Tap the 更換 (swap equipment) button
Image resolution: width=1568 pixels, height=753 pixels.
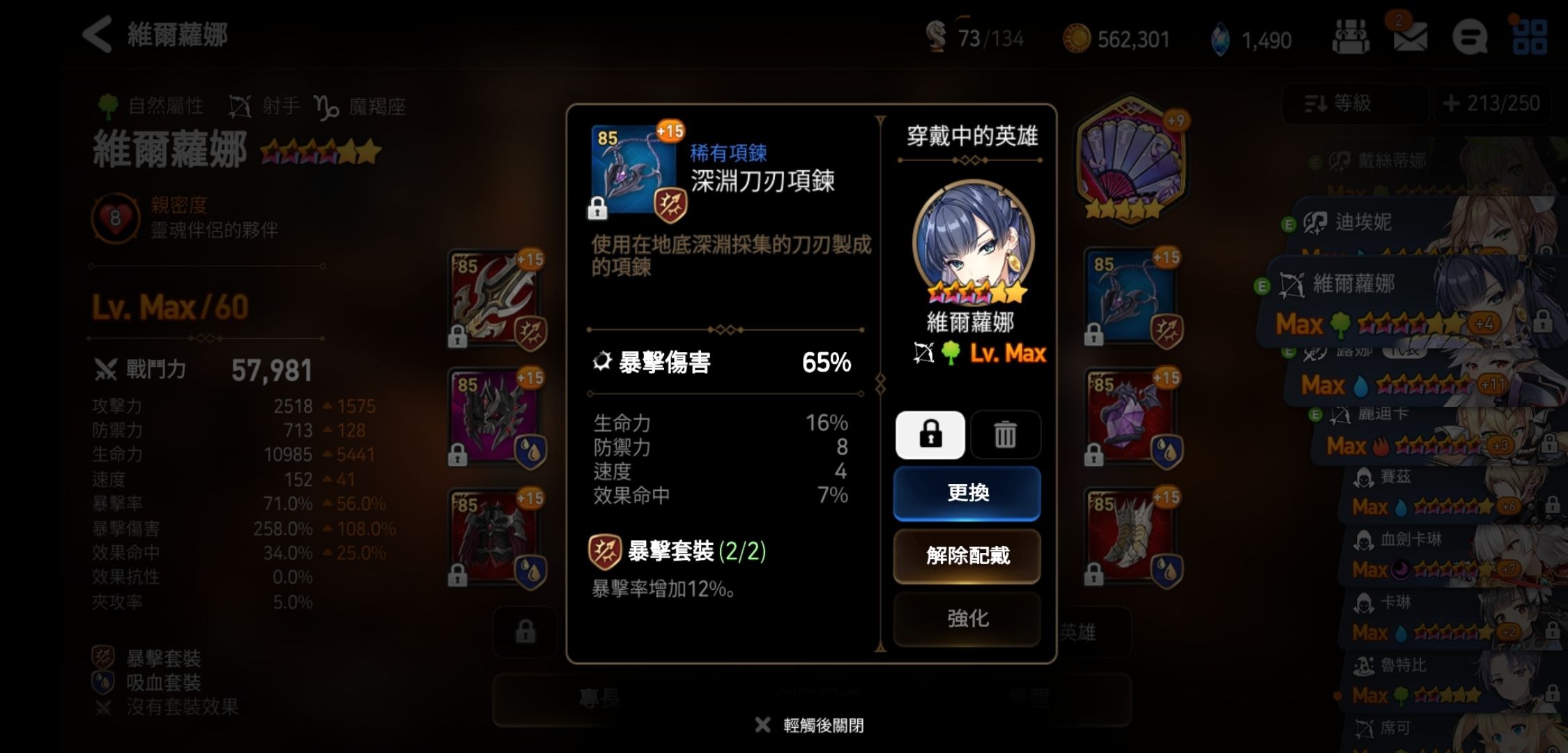coord(967,494)
